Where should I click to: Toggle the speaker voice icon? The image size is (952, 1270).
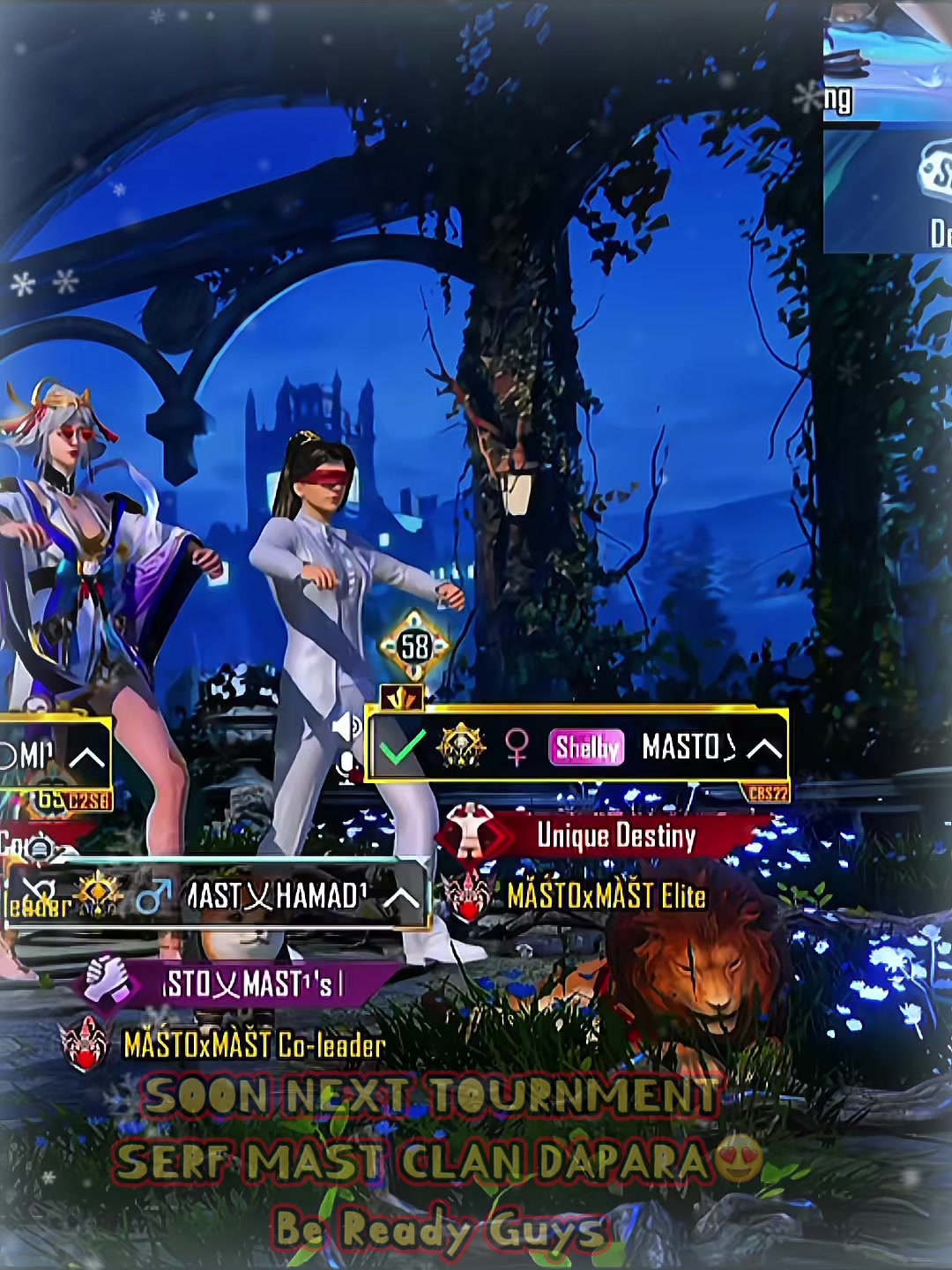(346, 727)
